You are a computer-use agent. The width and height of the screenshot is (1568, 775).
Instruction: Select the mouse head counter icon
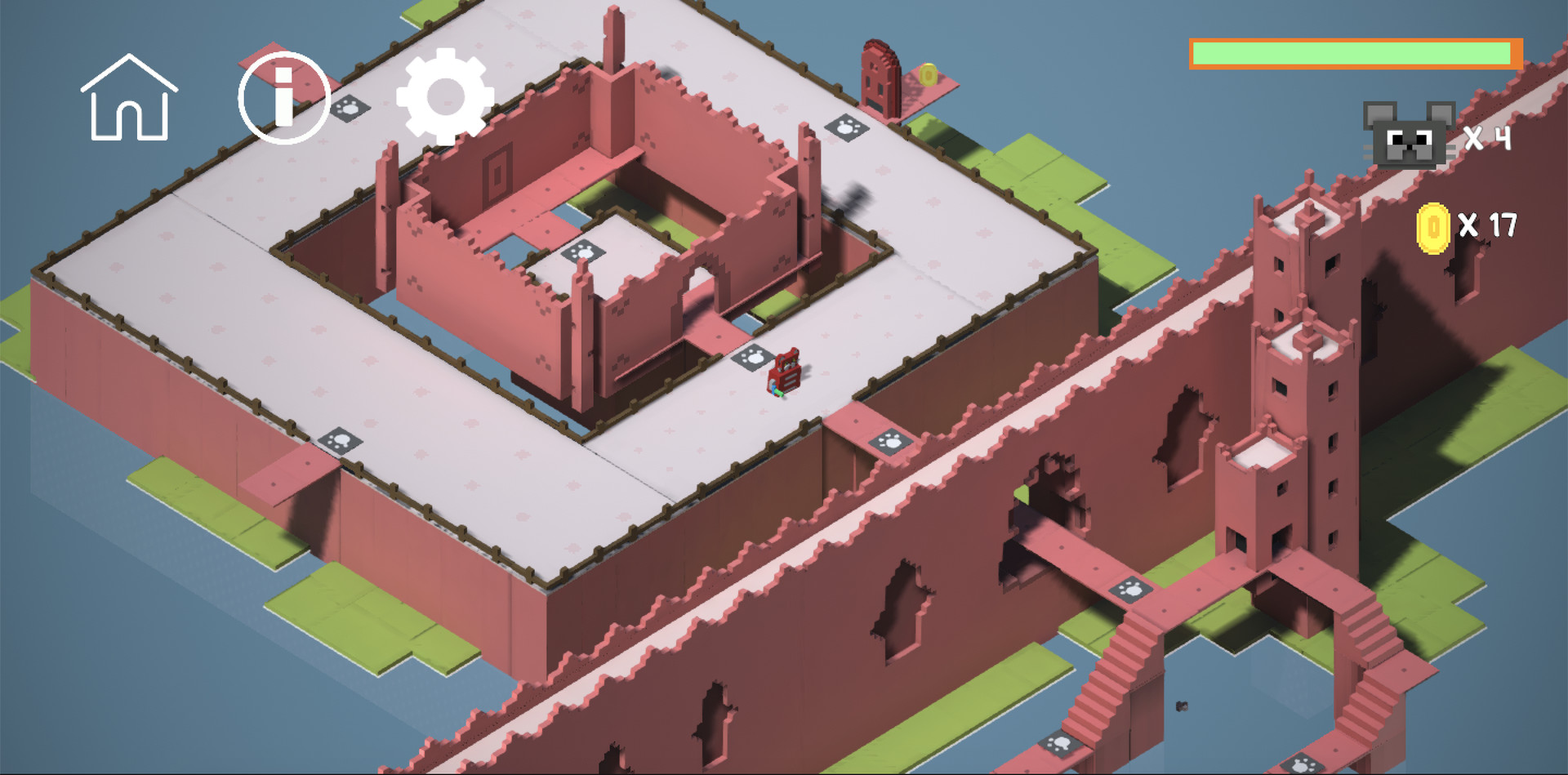[x=1410, y=139]
